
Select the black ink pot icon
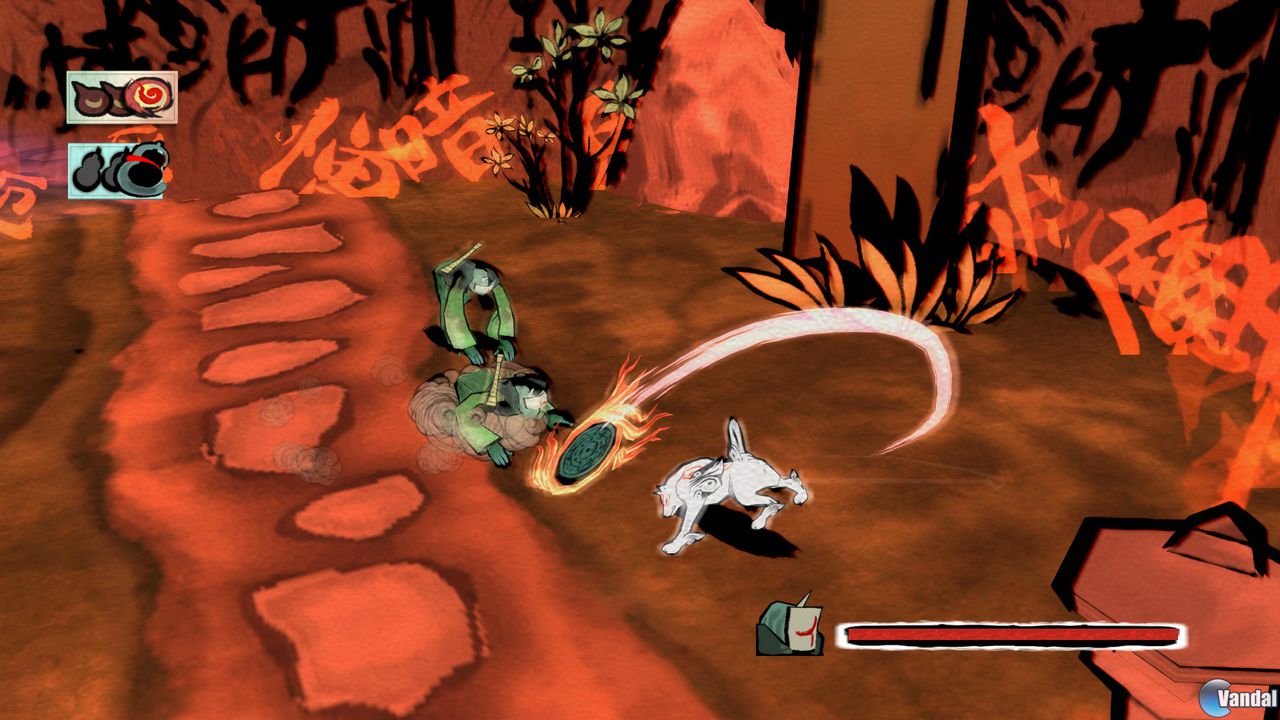pos(146,170)
